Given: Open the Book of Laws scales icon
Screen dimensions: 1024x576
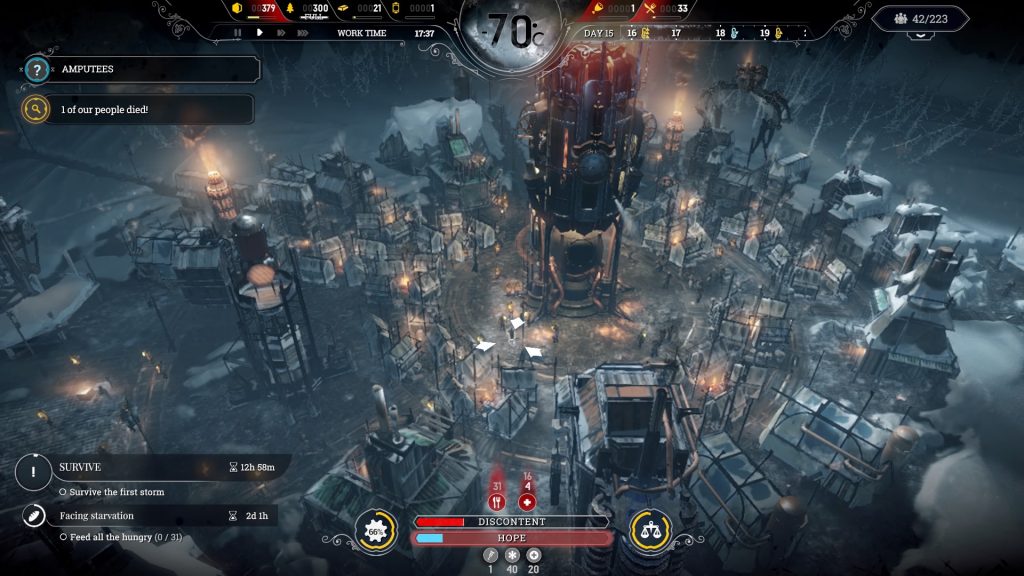Looking at the screenshot, I should pos(649,529).
